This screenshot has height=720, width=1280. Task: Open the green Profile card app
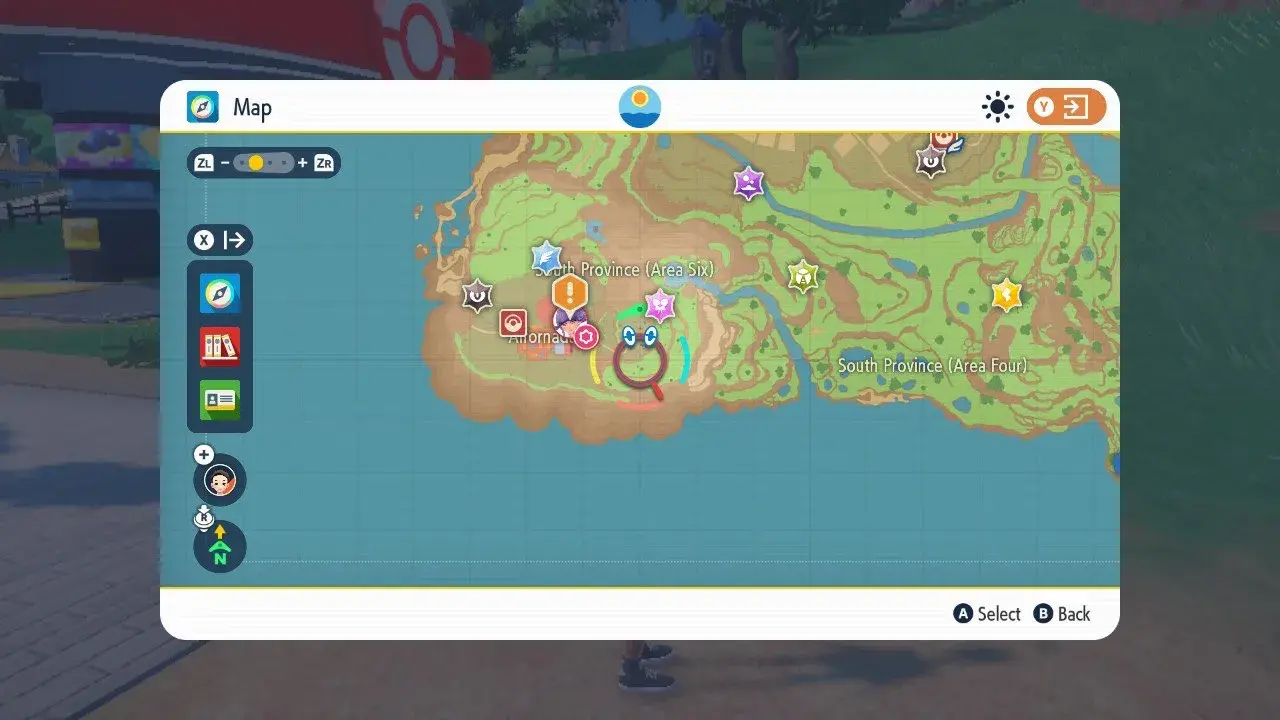tap(220, 400)
